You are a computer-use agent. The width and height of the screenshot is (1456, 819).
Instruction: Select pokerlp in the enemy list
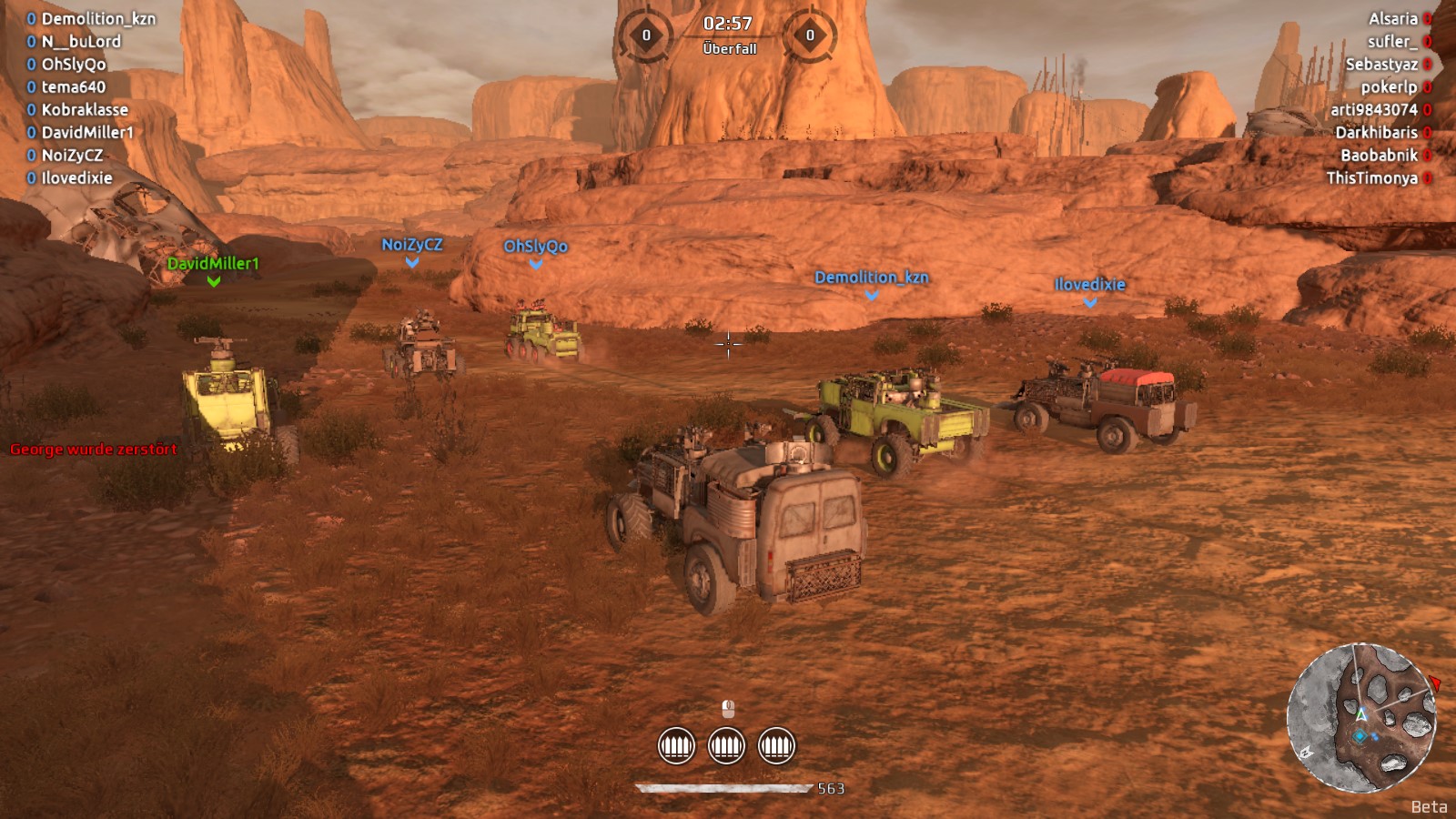[x=1389, y=87]
